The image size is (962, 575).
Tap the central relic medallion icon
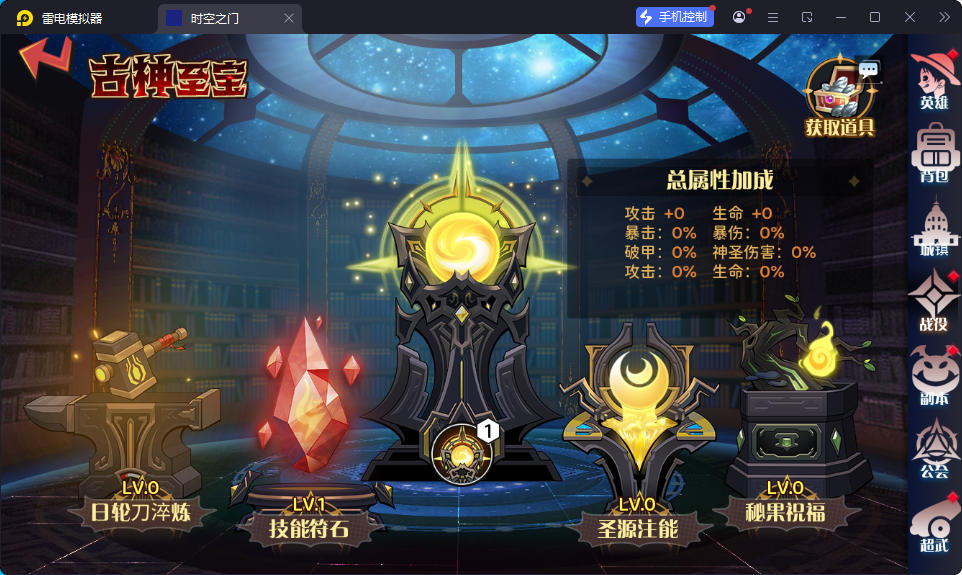(x=463, y=451)
